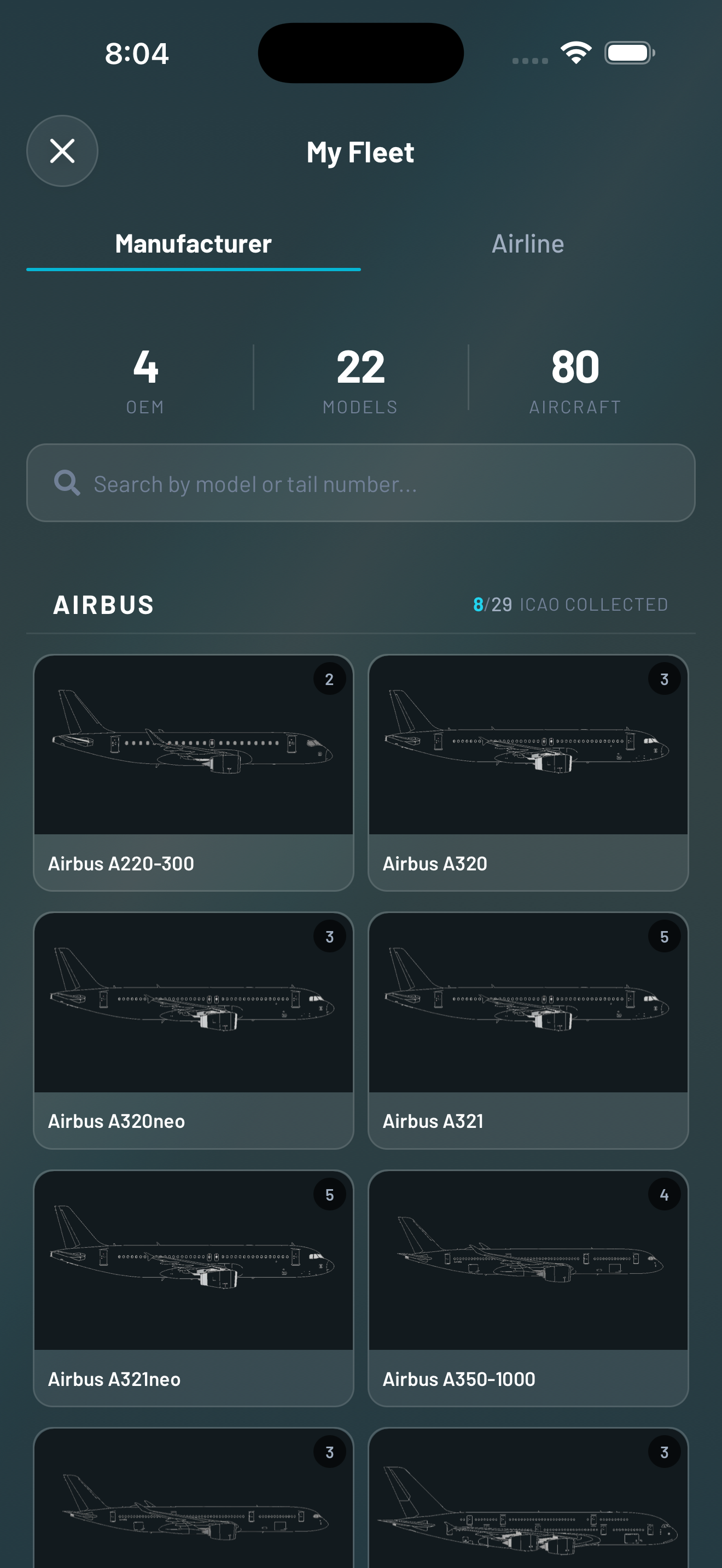Screen dimensions: 722x1568
Task: Tap the OEM statistic showing 4
Action: [145, 377]
